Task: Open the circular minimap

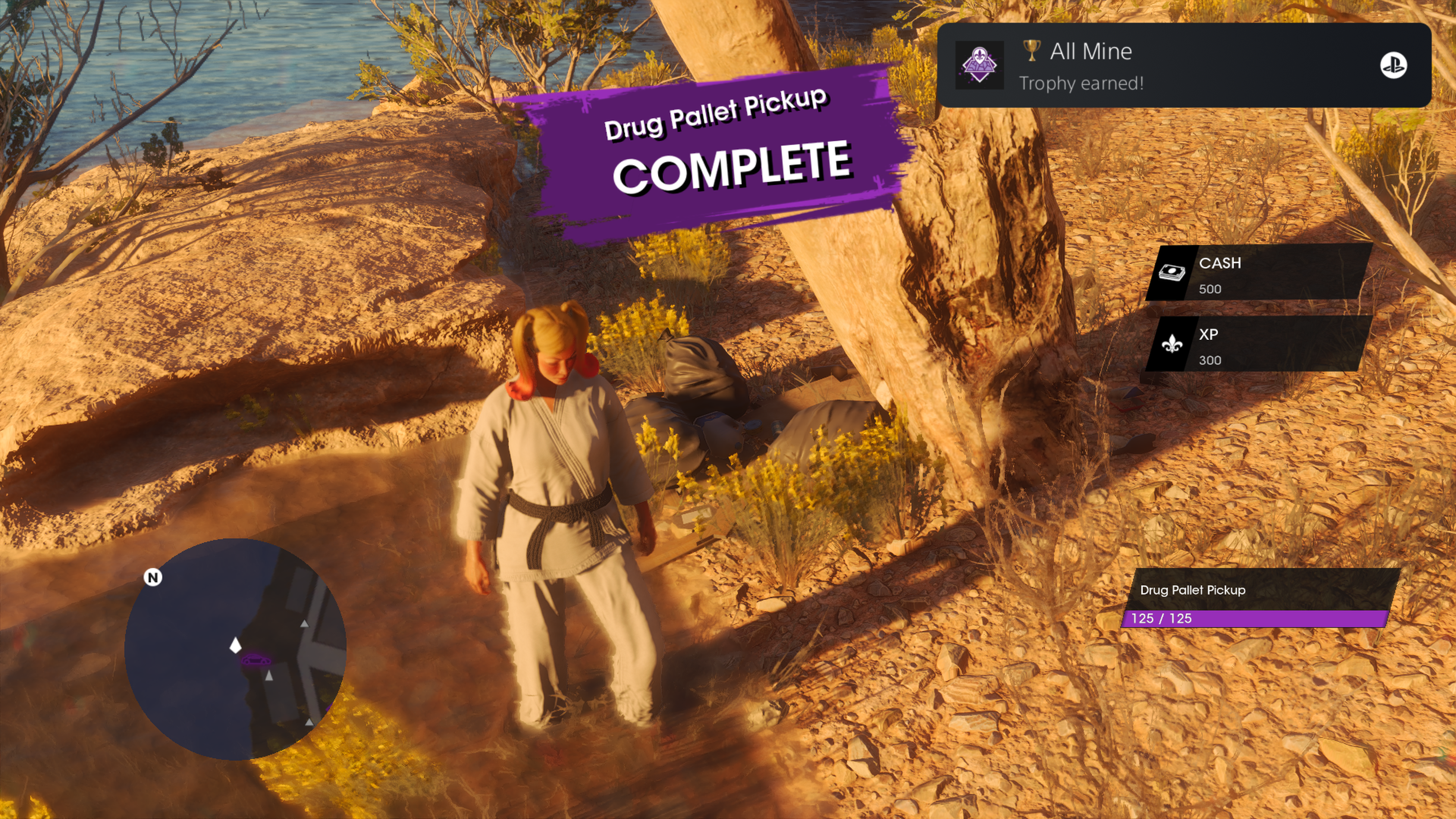Action: [x=235, y=649]
